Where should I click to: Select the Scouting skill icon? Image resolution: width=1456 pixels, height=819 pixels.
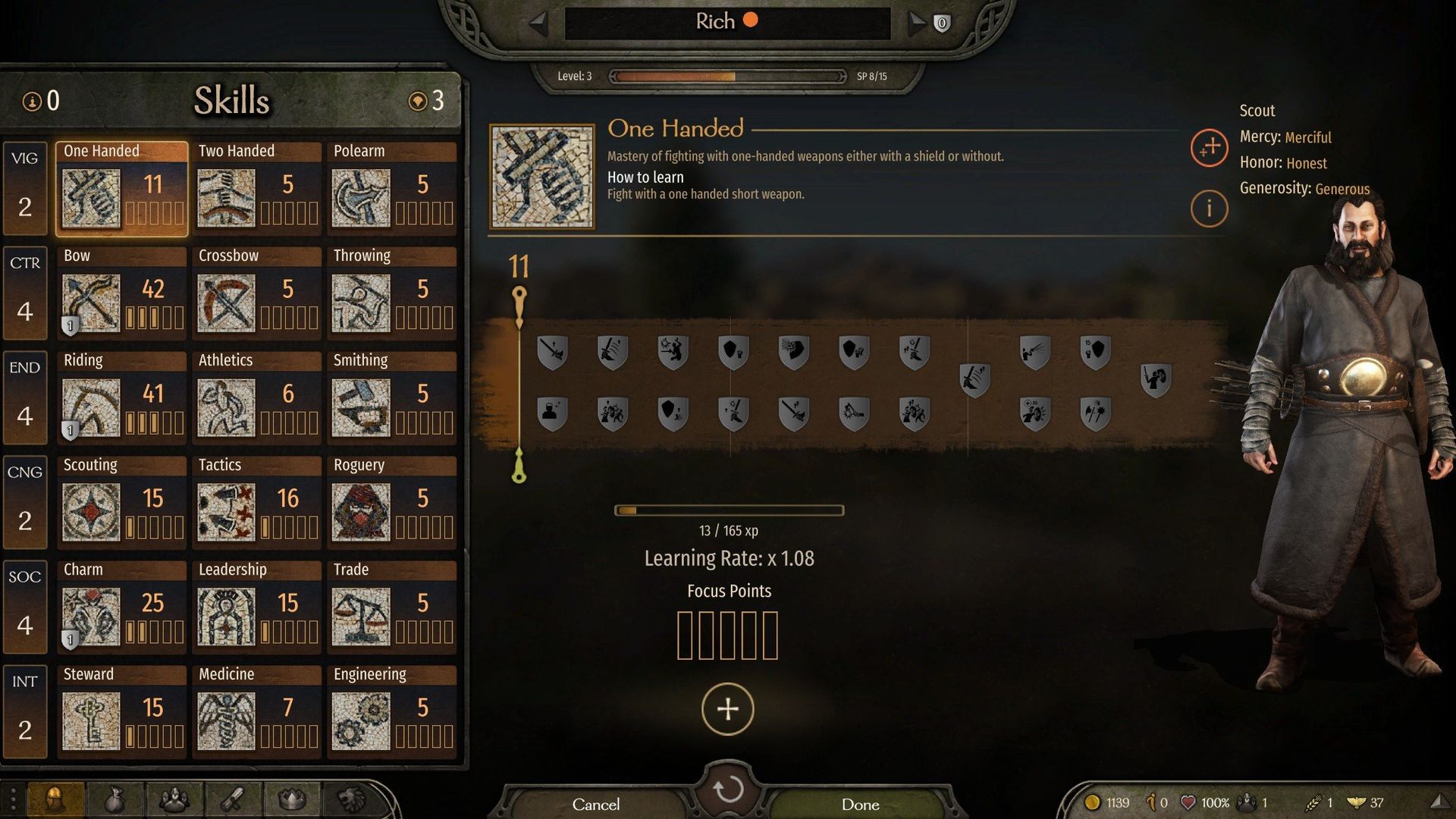pos(90,512)
